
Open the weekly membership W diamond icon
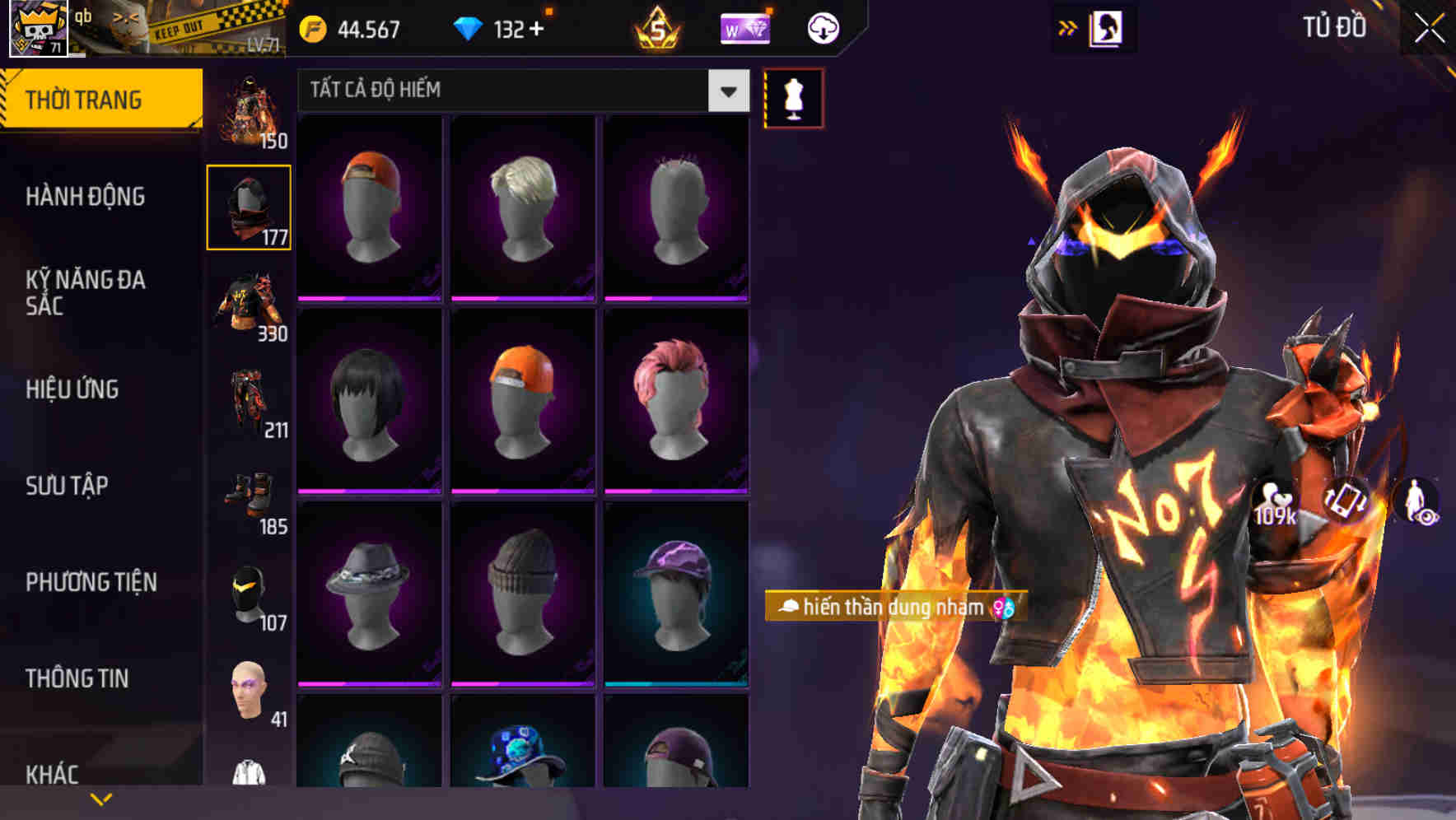[744, 28]
